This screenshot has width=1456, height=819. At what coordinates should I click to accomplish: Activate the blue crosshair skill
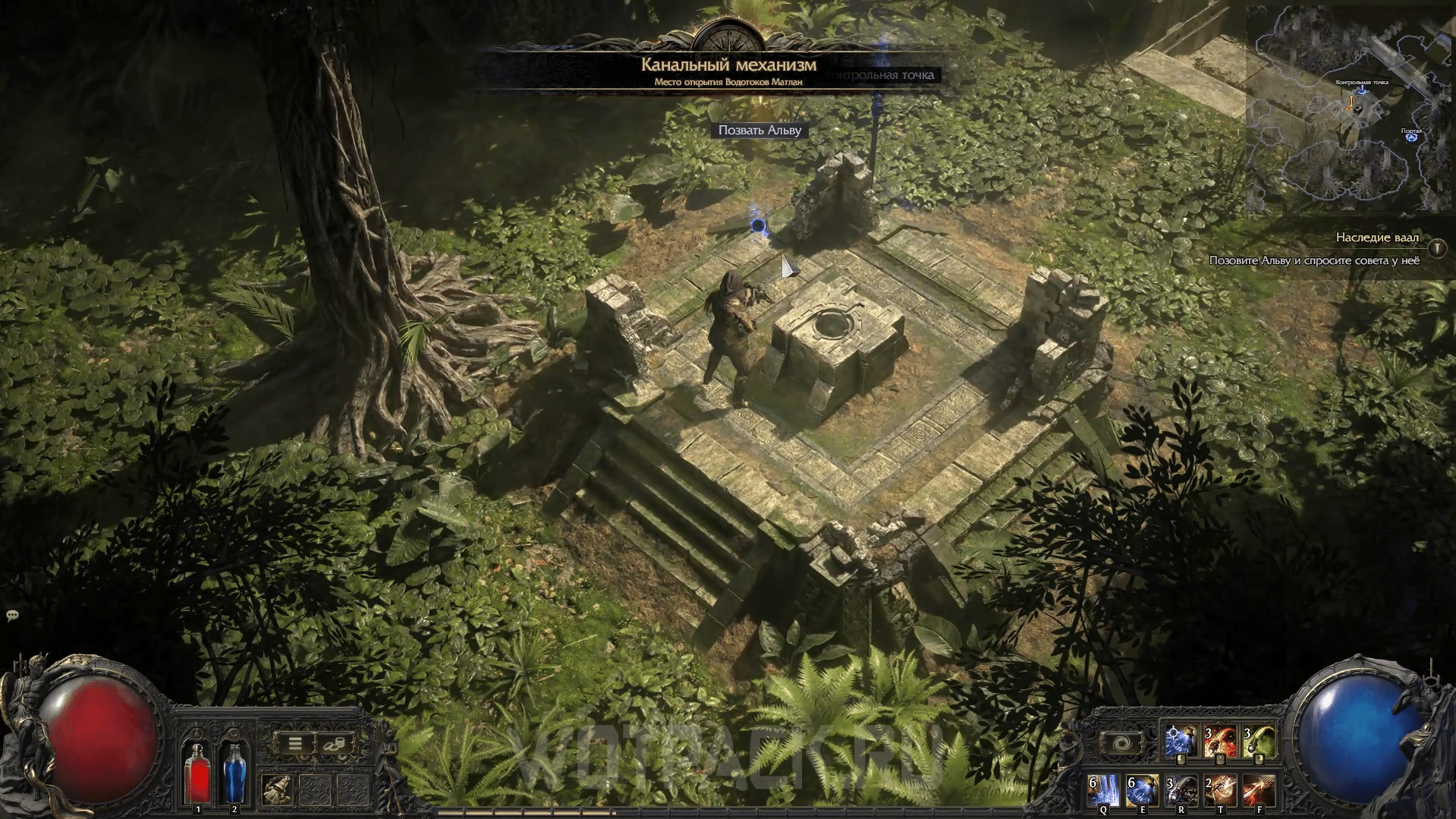pyautogui.click(x=1180, y=742)
